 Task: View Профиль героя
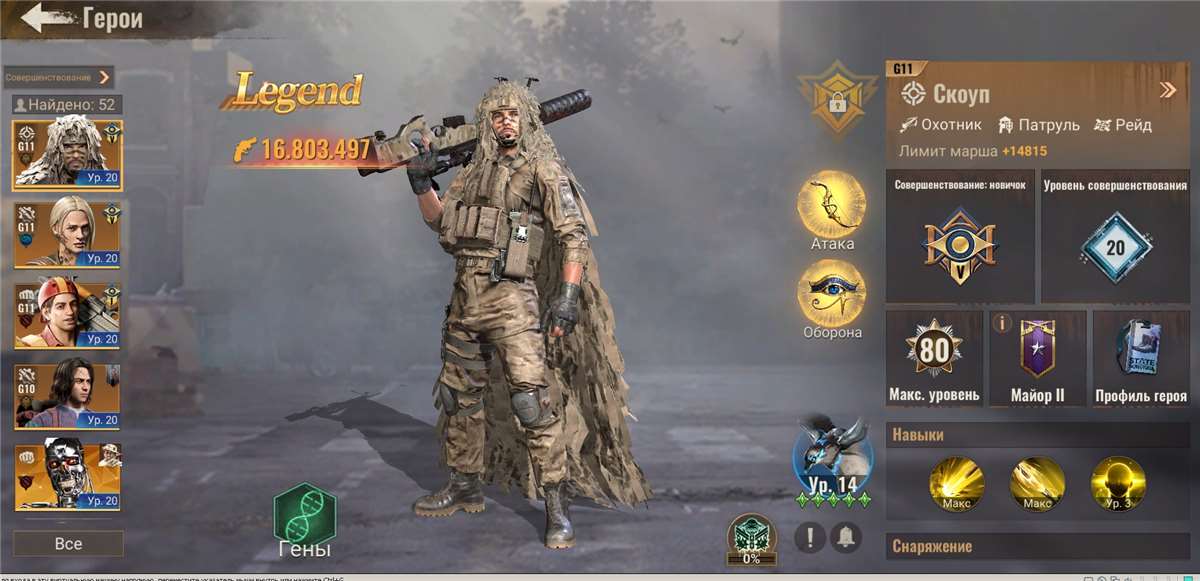point(1141,357)
